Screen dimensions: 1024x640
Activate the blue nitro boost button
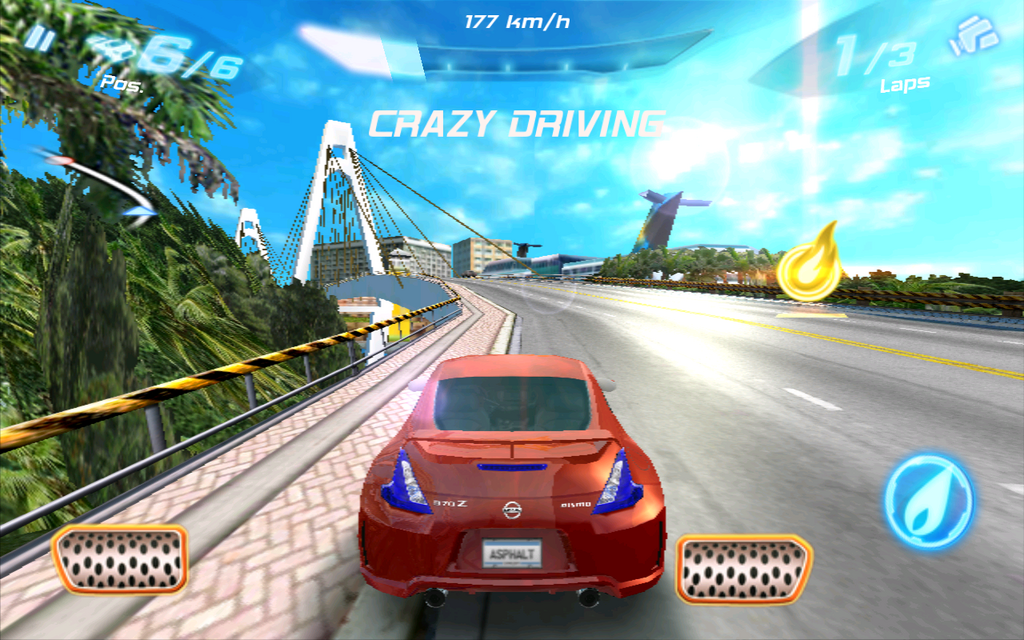coord(928,501)
